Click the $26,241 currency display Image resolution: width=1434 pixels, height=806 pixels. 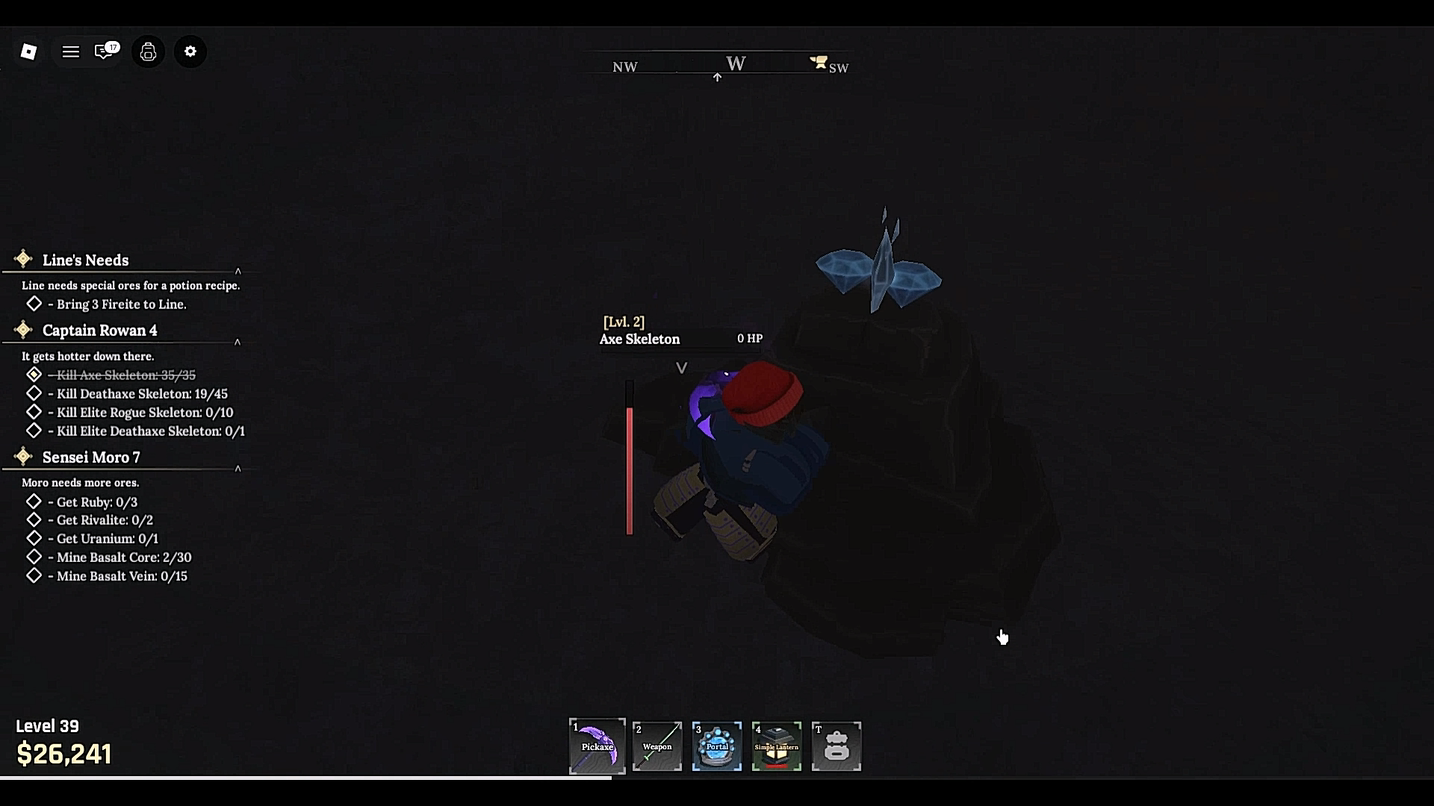63,753
